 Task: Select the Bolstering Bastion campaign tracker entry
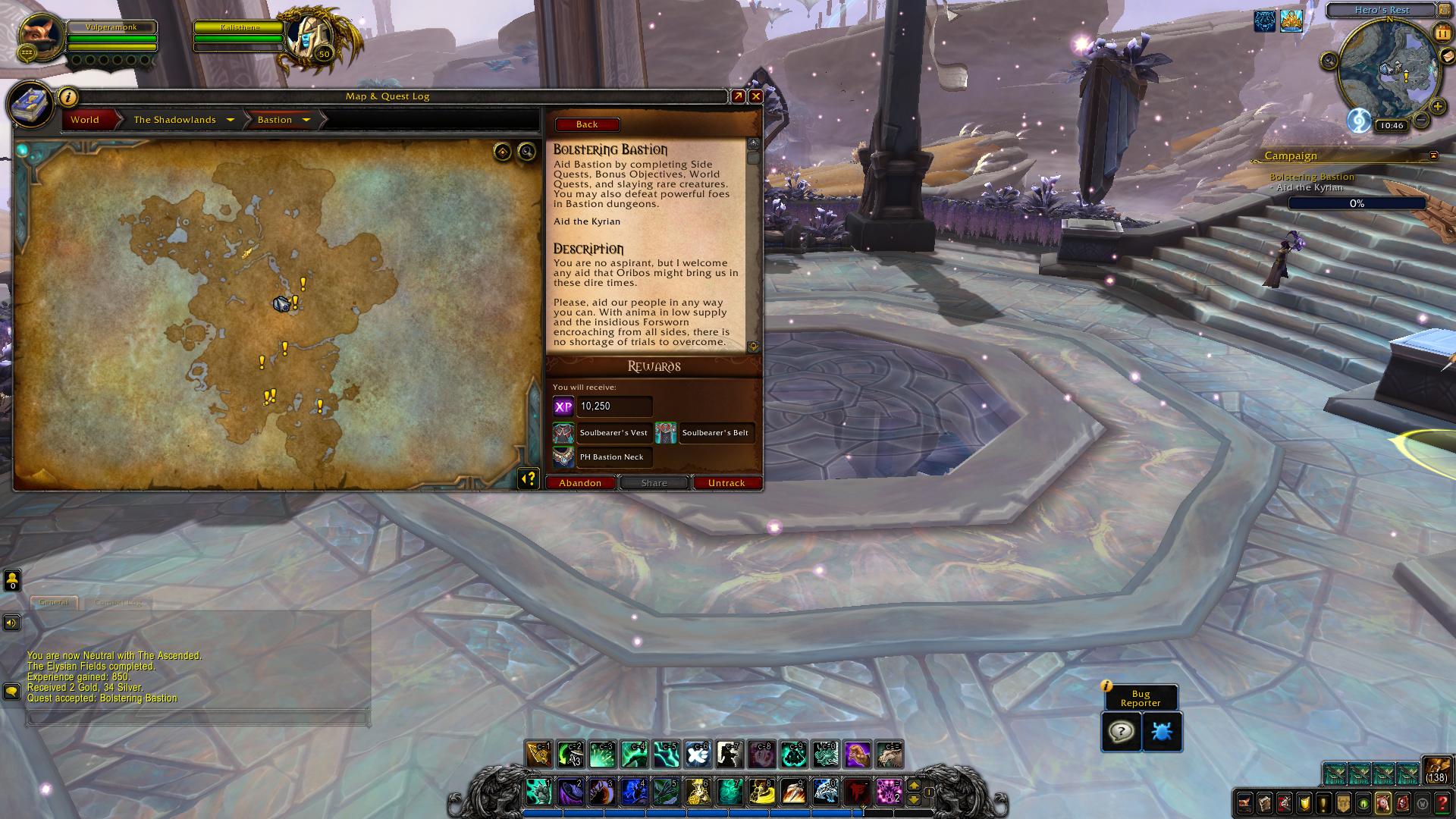point(1312,177)
